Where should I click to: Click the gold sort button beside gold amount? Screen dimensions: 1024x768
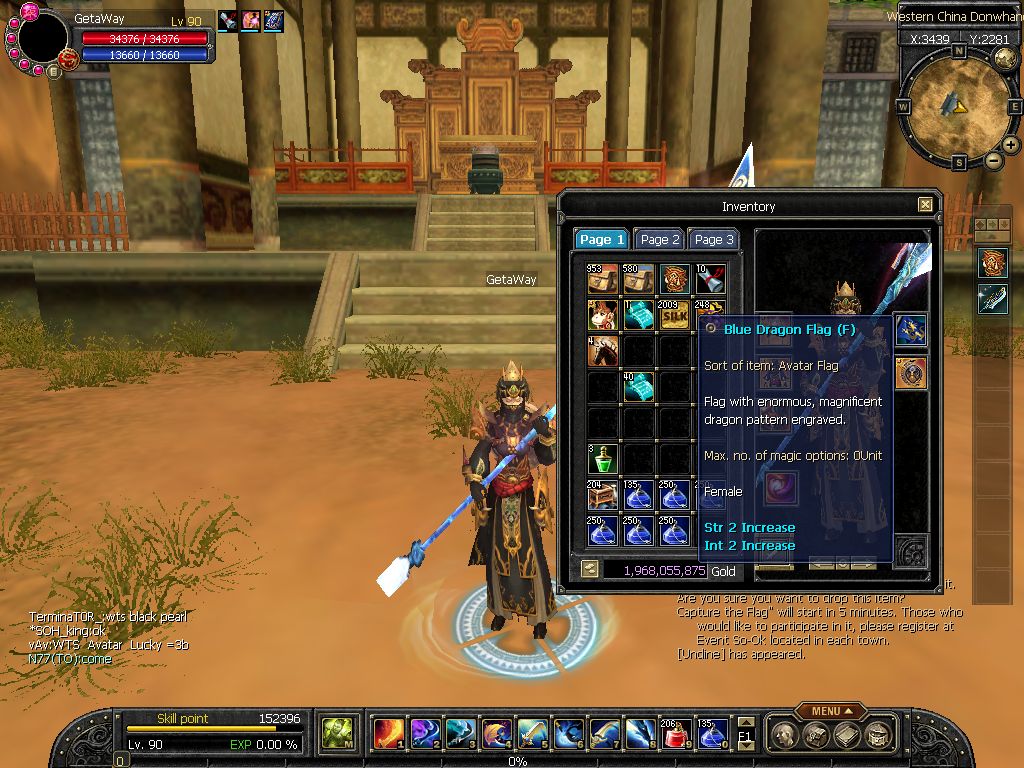tap(589, 569)
